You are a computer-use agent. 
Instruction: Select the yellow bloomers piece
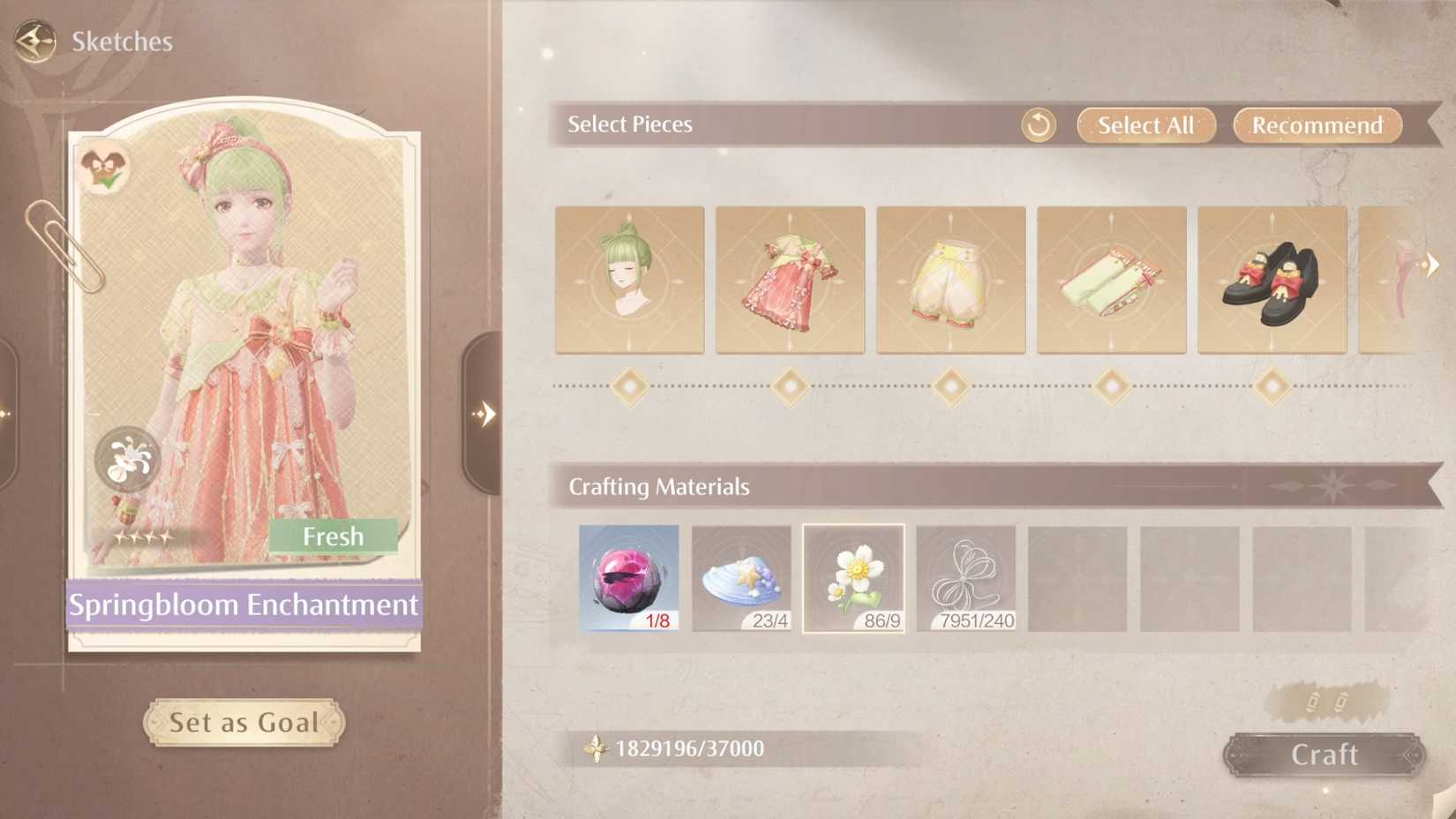coord(950,280)
